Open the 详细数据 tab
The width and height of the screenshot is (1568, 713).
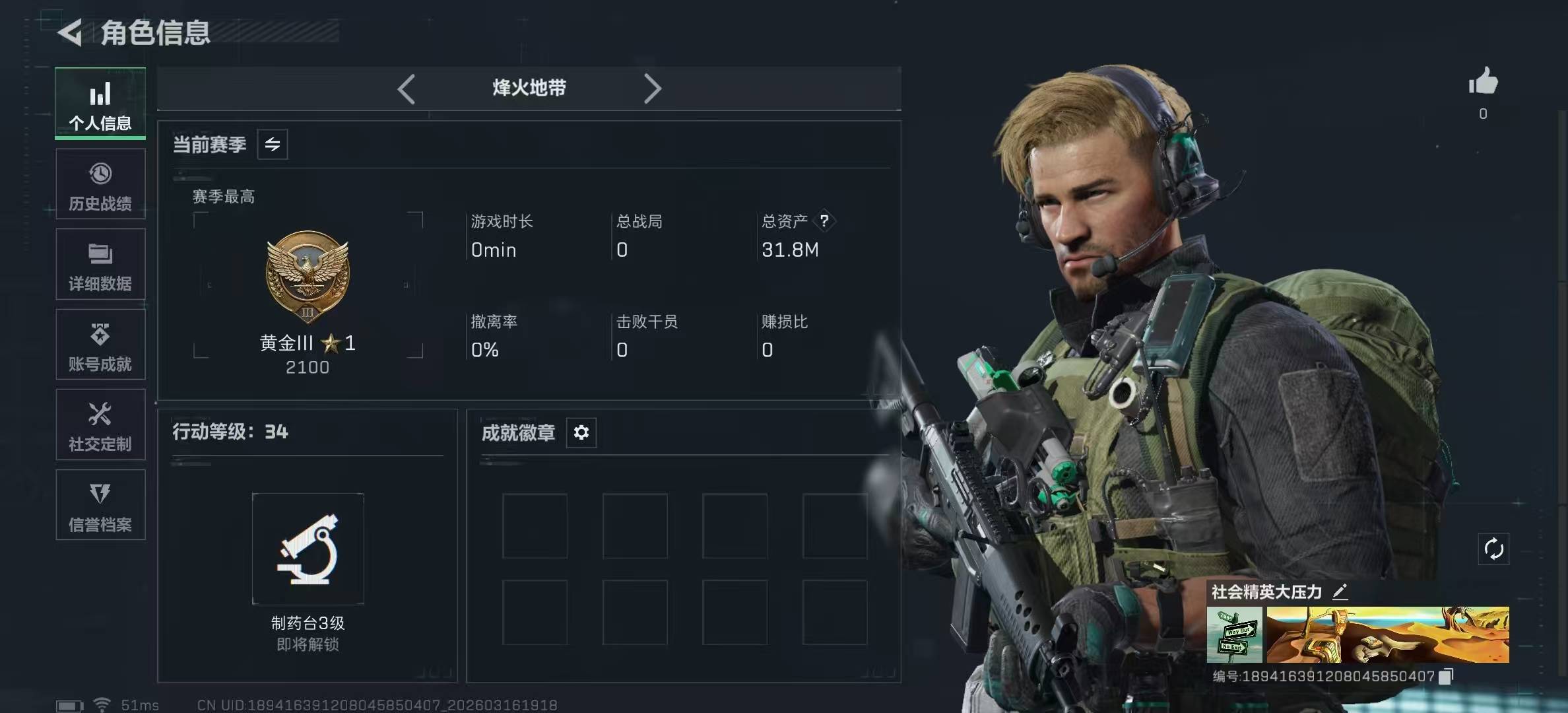pyautogui.click(x=100, y=265)
